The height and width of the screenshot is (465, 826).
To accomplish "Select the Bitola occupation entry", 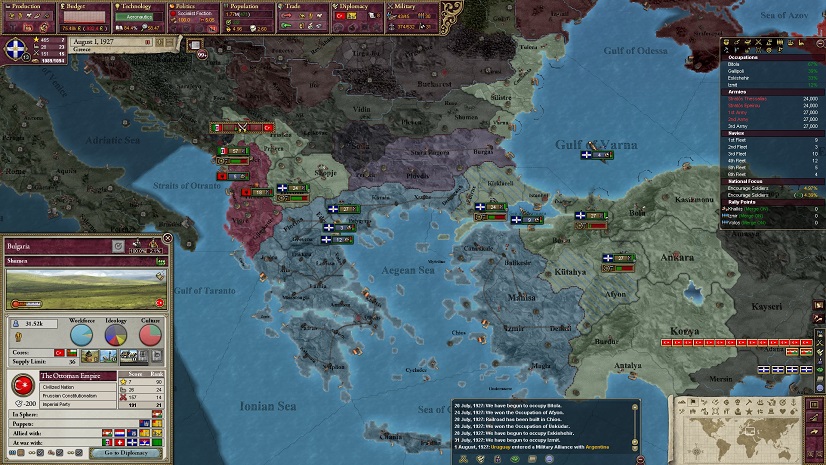I will tap(736, 62).
